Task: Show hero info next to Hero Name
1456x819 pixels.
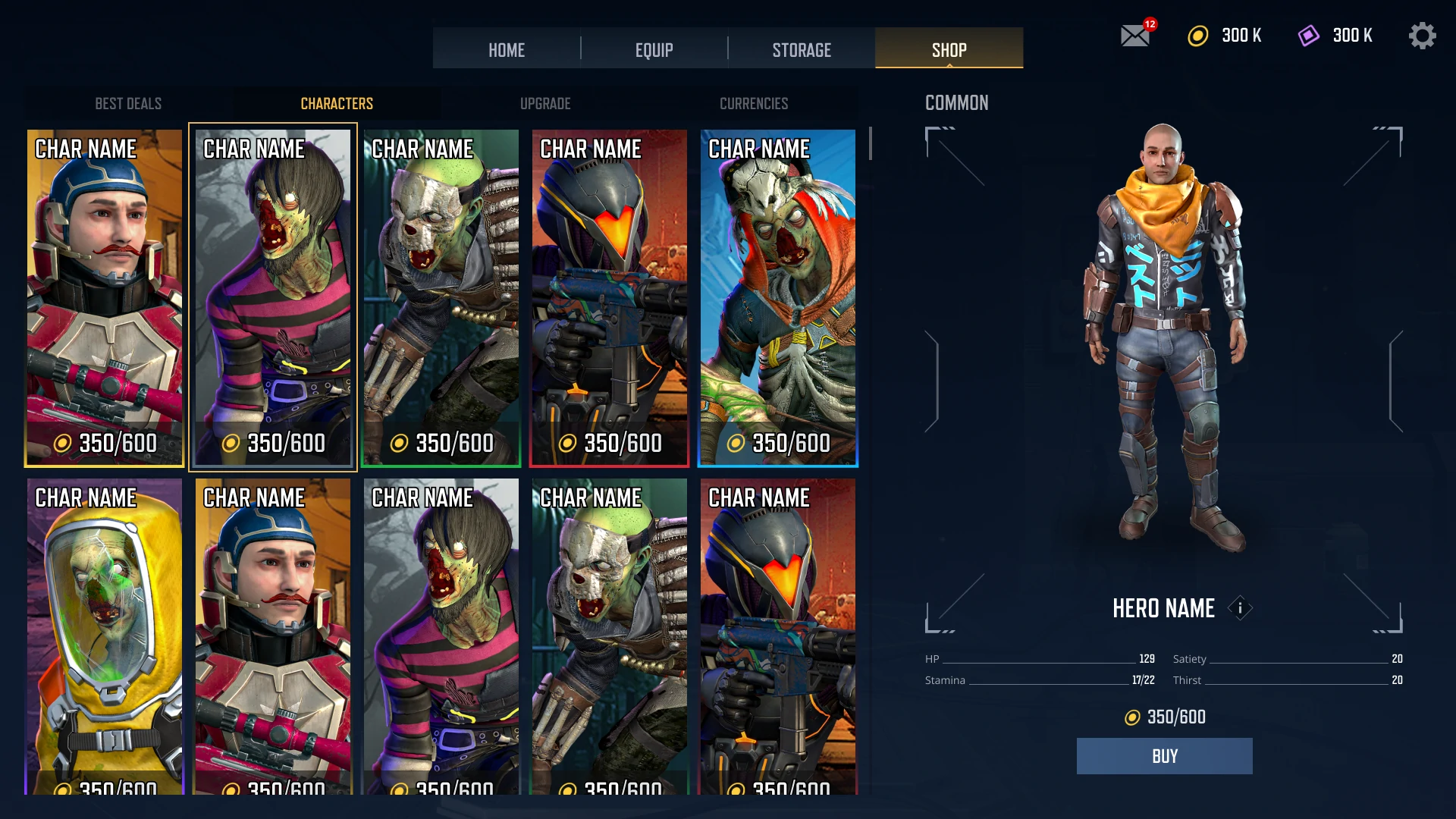Action: point(1240,608)
